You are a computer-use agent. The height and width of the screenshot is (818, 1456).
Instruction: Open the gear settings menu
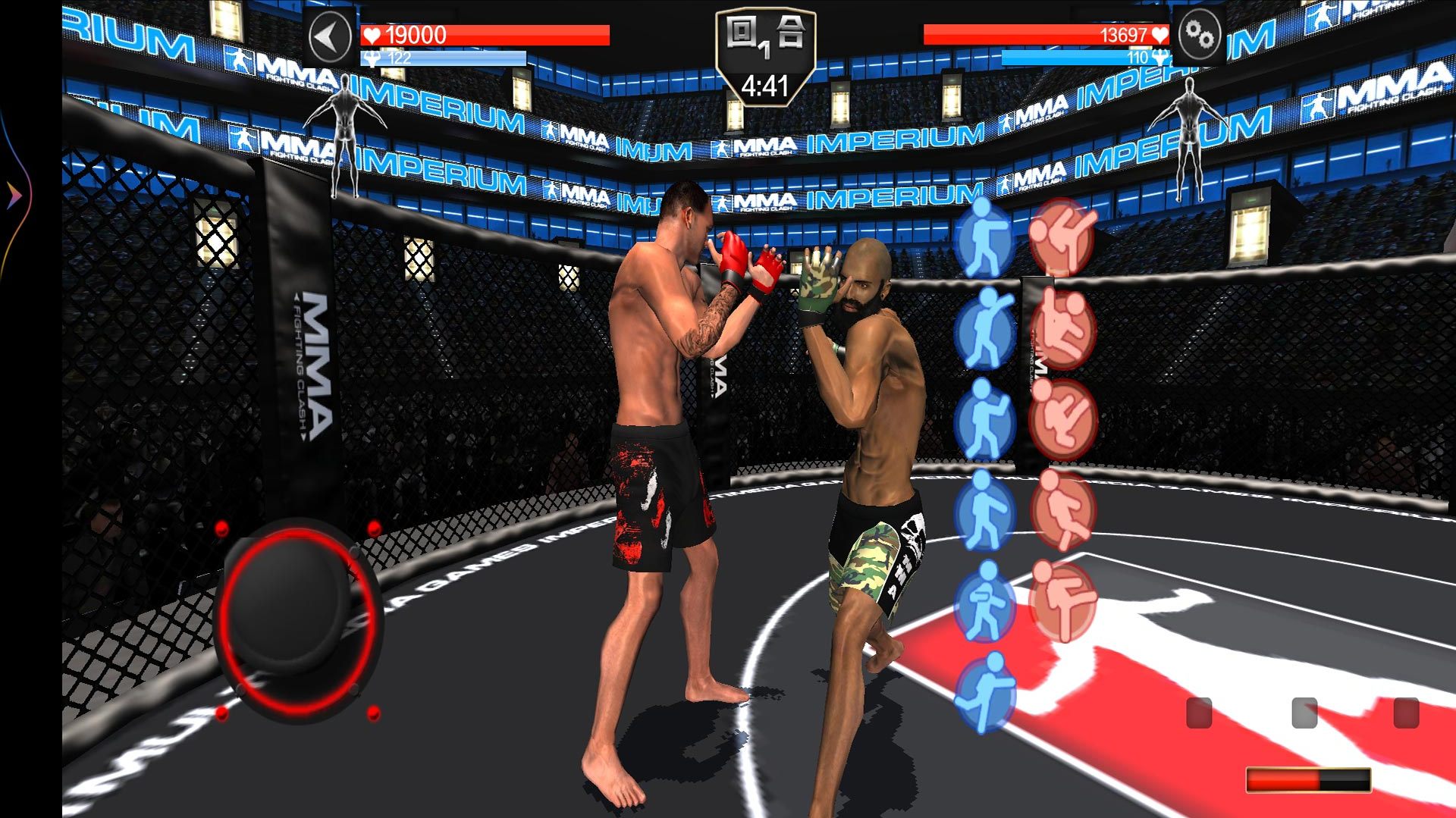pyautogui.click(x=1200, y=36)
